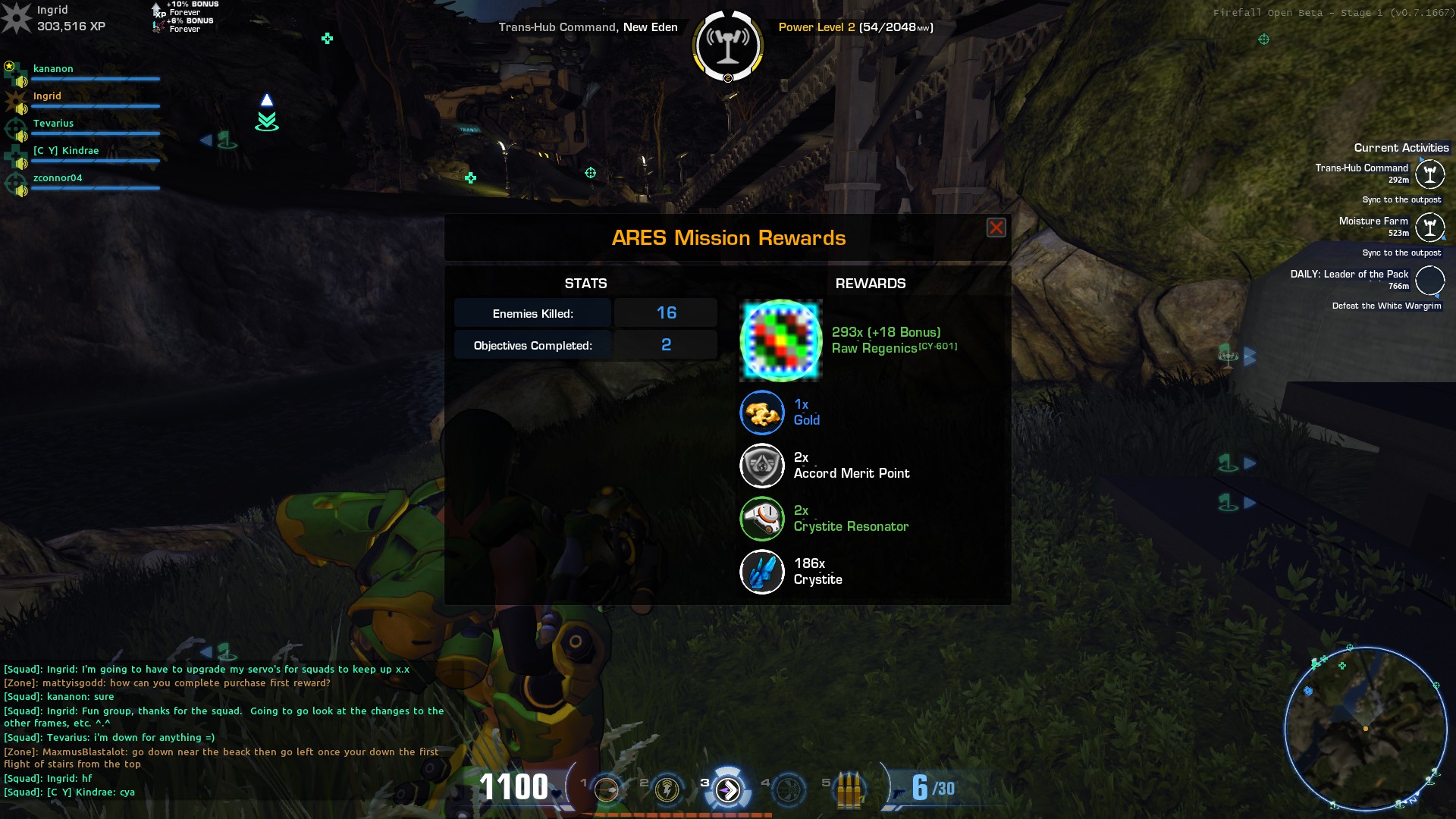Select squad member zconnor04
Image resolution: width=1456 pixels, height=819 pixels.
point(58,178)
